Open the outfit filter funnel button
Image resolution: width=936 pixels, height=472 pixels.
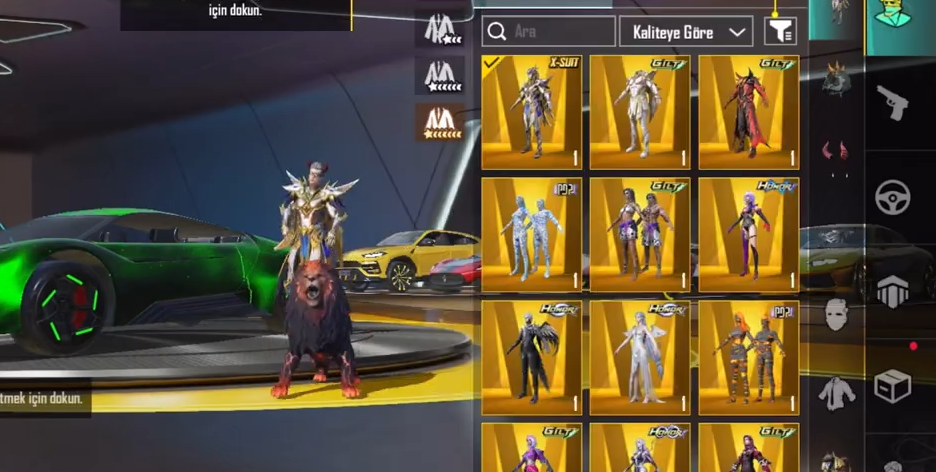click(780, 32)
